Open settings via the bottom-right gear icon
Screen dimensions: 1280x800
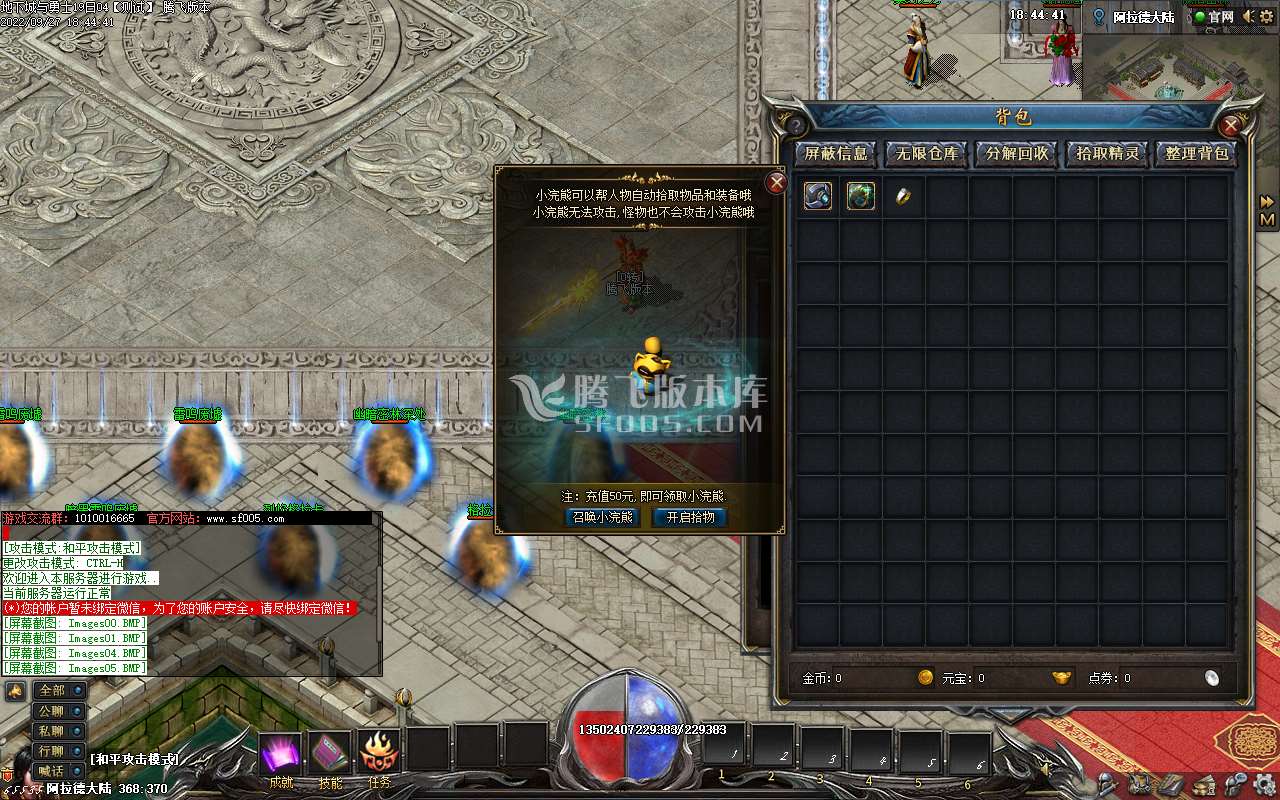1265,783
